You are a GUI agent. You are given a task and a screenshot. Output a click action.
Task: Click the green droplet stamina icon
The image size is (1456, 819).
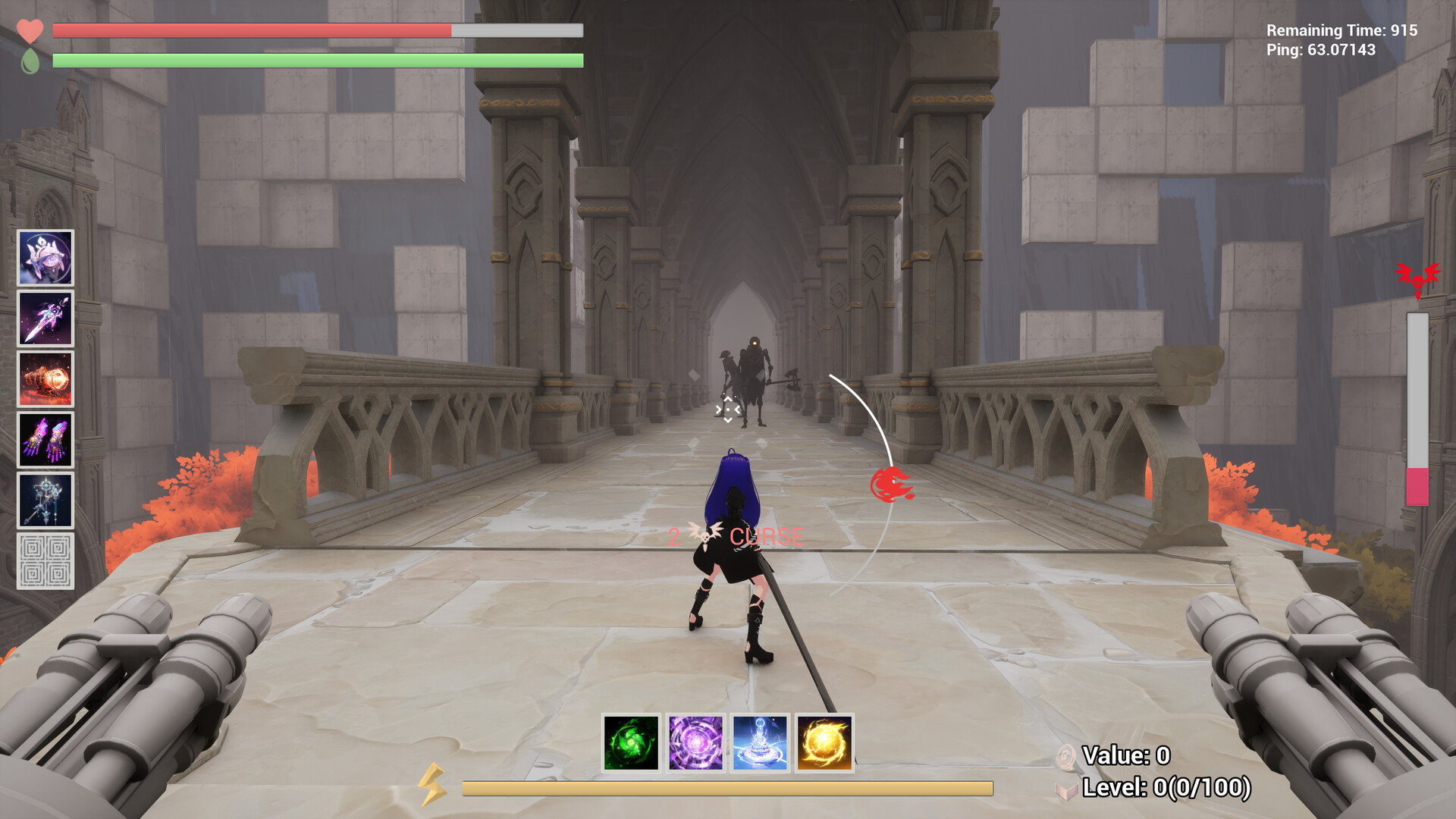point(29,61)
